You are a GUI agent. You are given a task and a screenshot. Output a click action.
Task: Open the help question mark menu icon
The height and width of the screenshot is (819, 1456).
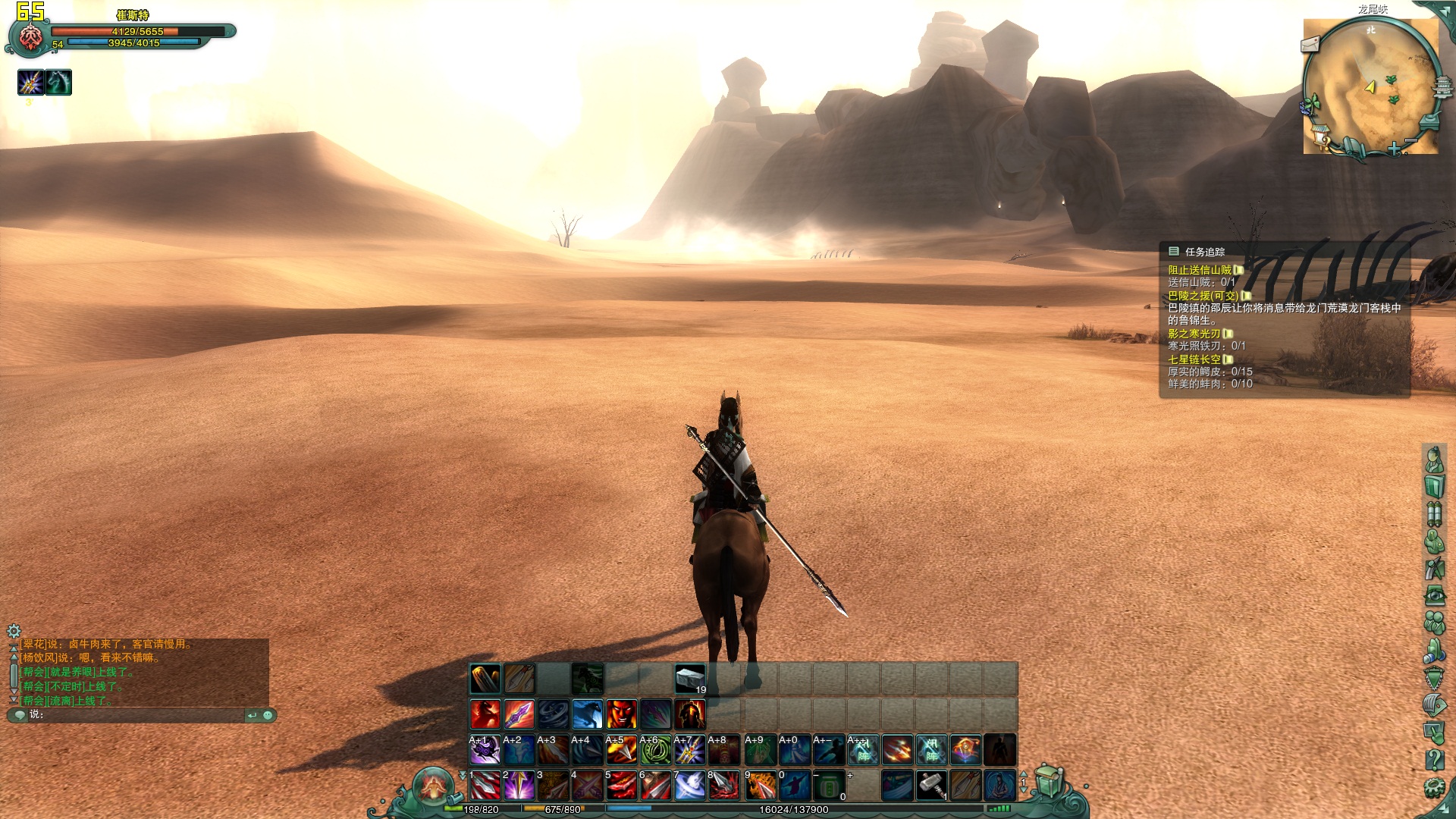tap(1433, 759)
